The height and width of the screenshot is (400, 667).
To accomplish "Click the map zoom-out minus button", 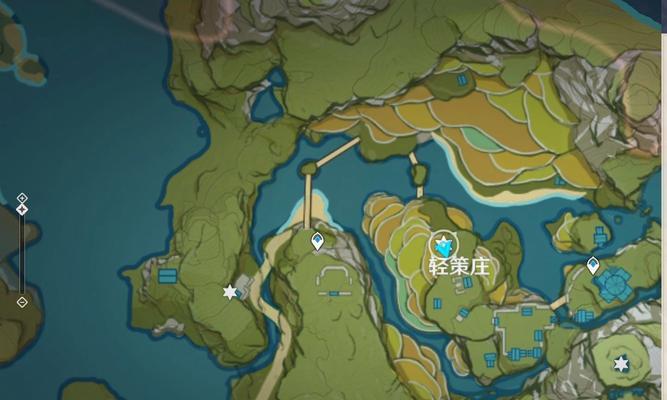I will 22,301.
